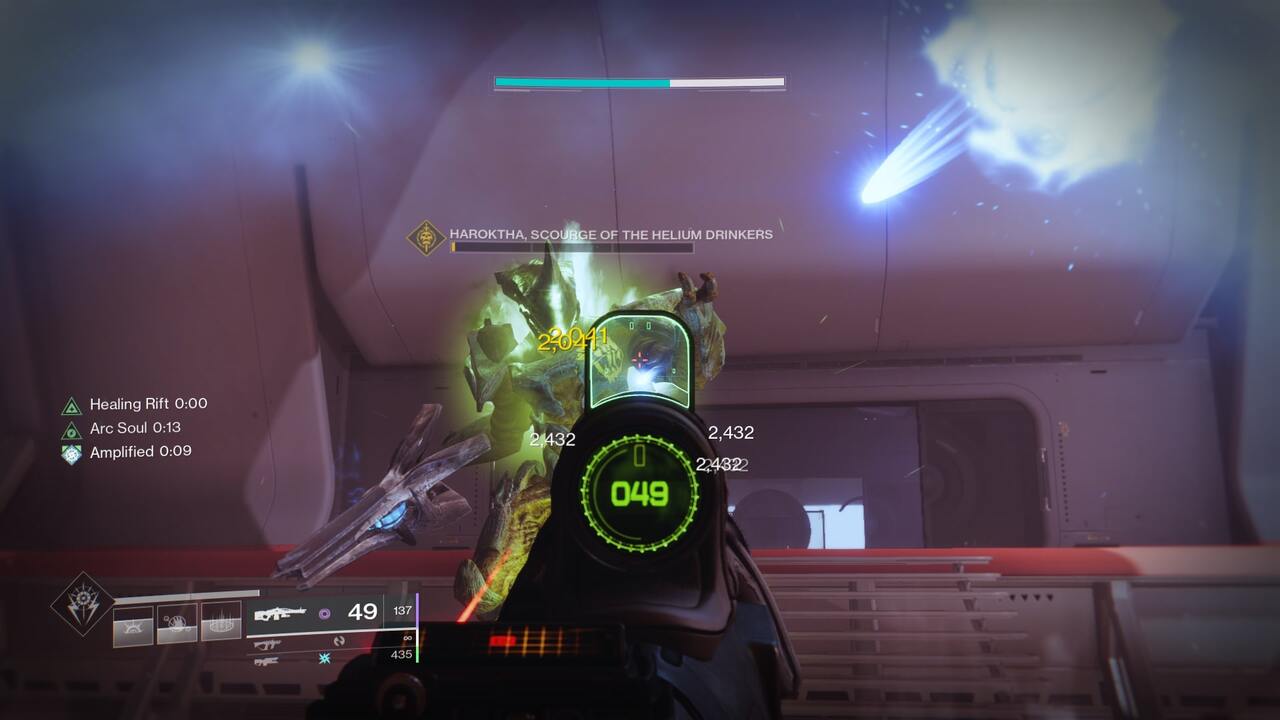Viewport: 1280px width, 720px height.
Task: Inspect the Arc Soul buff icon
Action: 71,430
